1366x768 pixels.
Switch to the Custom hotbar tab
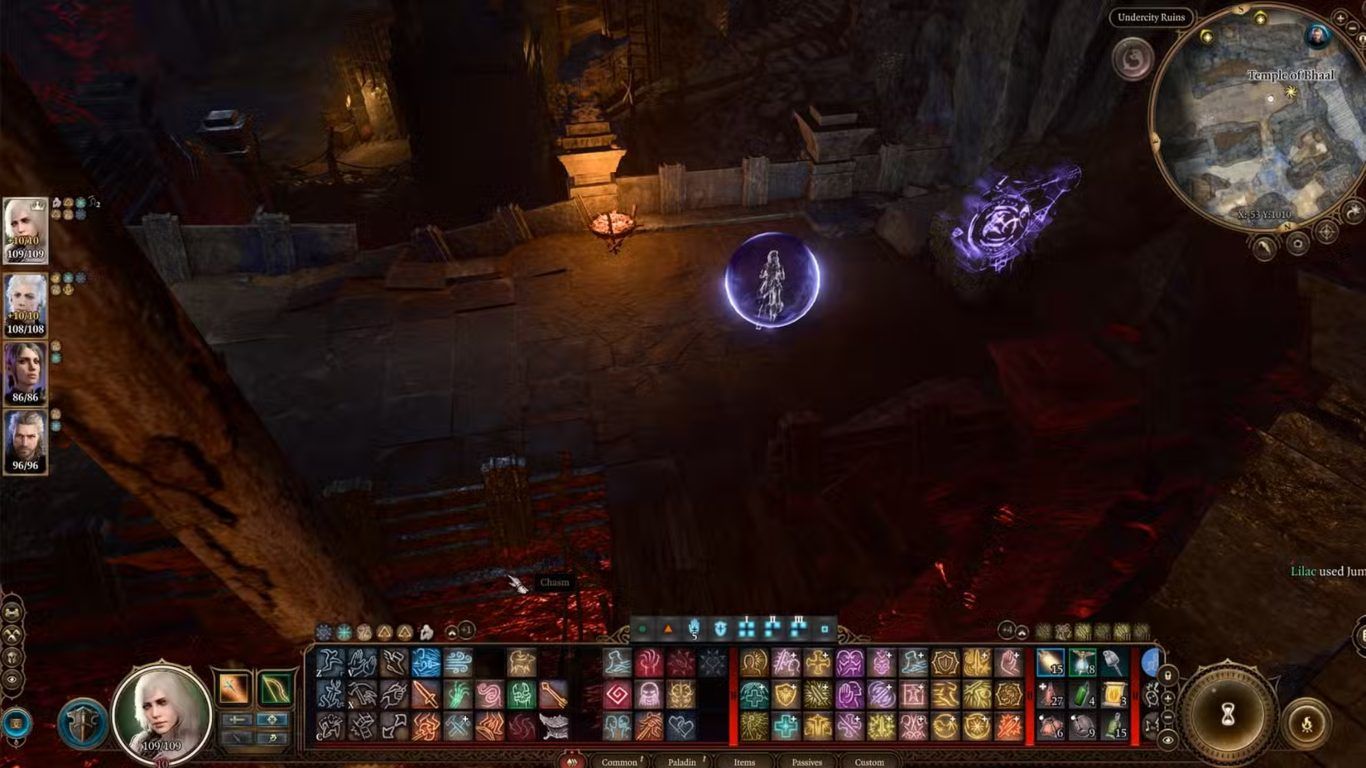click(868, 762)
